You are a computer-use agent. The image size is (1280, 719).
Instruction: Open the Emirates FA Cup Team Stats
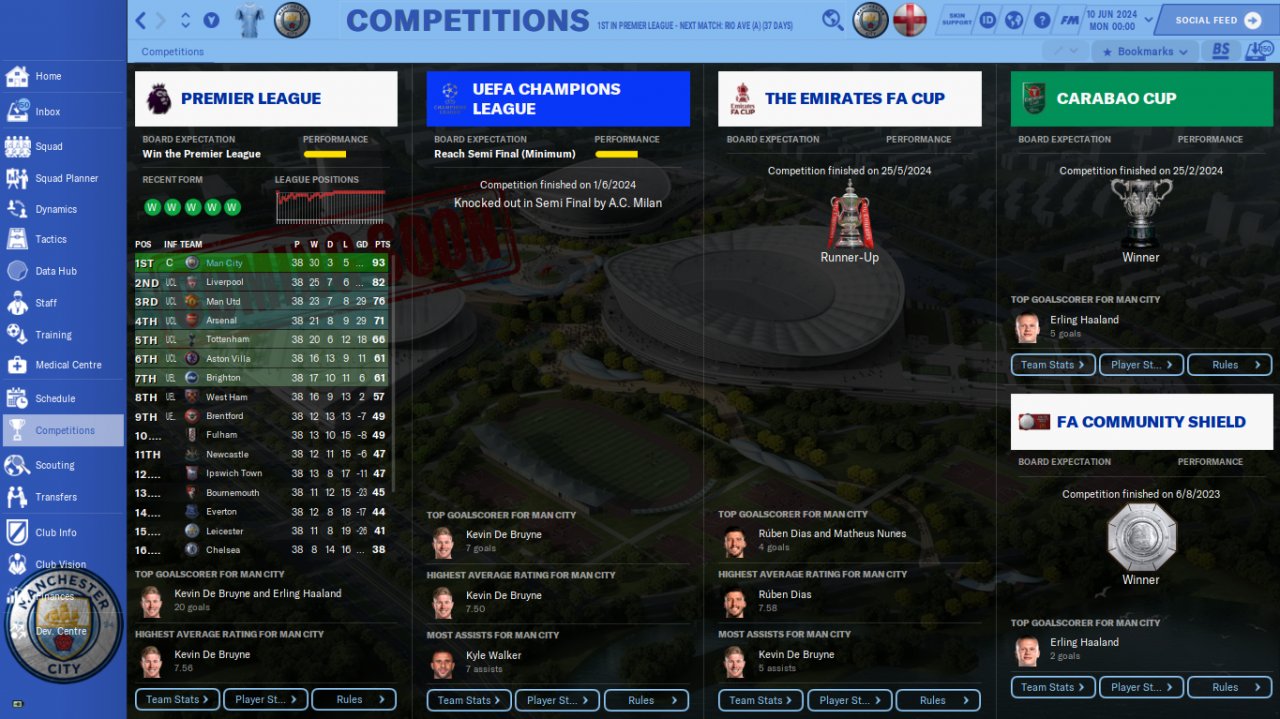760,700
